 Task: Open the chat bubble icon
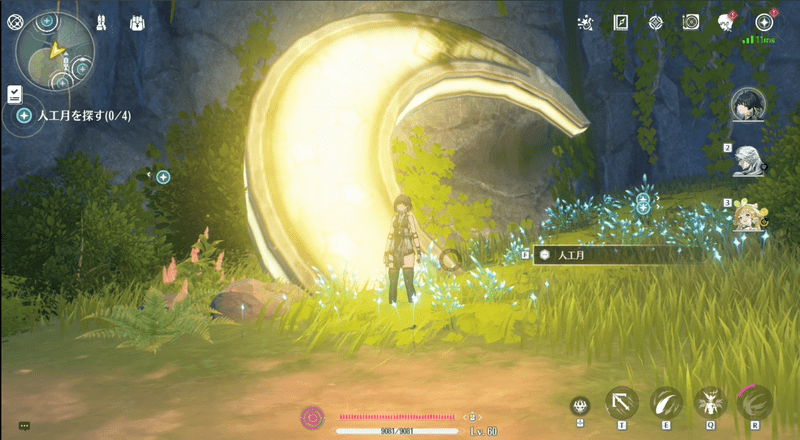coord(24,426)
